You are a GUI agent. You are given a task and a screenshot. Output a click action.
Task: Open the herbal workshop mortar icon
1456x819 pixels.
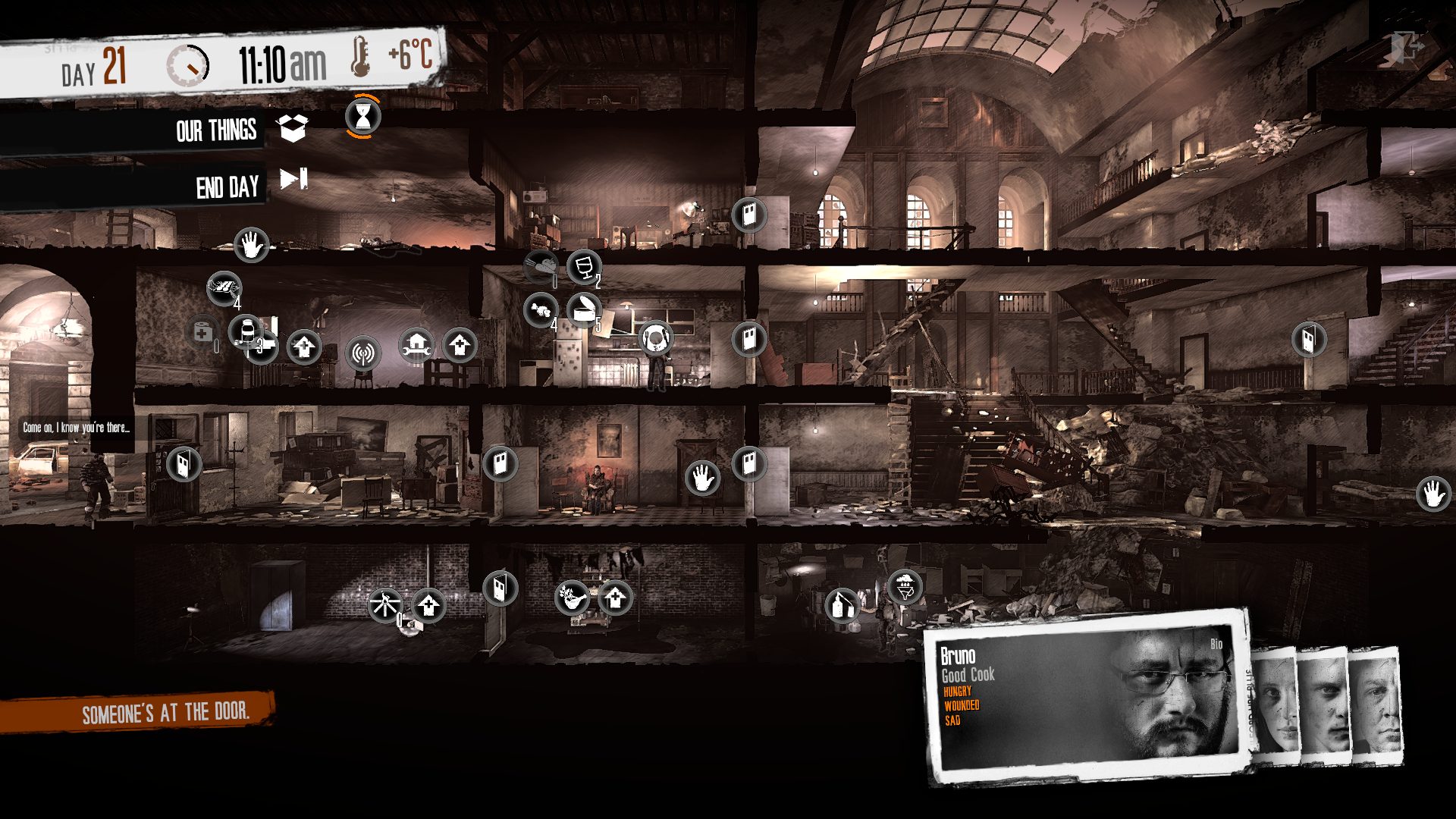(572, 597)
